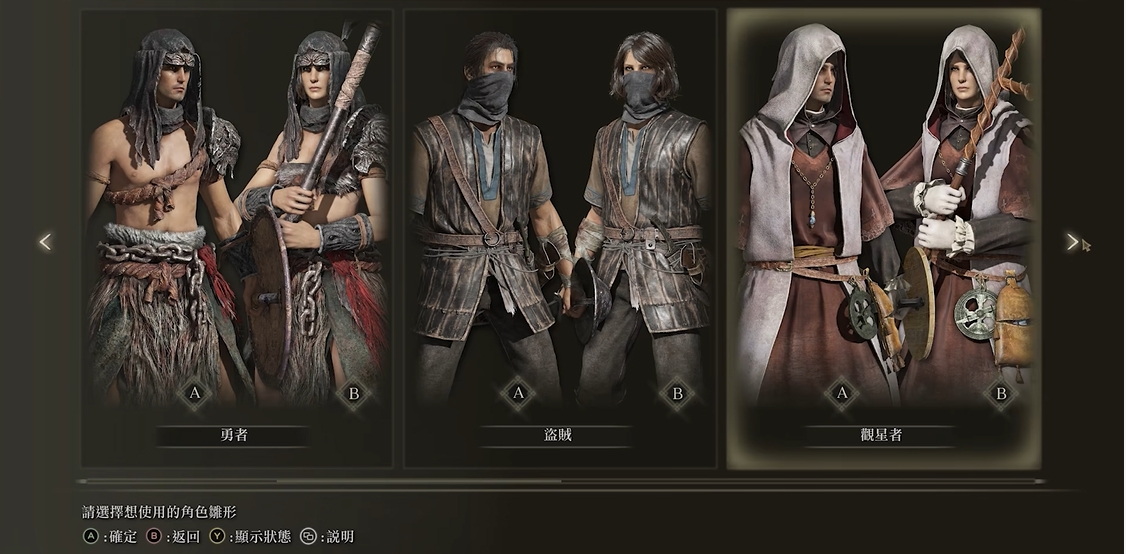The height and width of the screenshot is (554, 1126).
Task: Select body type A for 盜賊
Action: 518,394
